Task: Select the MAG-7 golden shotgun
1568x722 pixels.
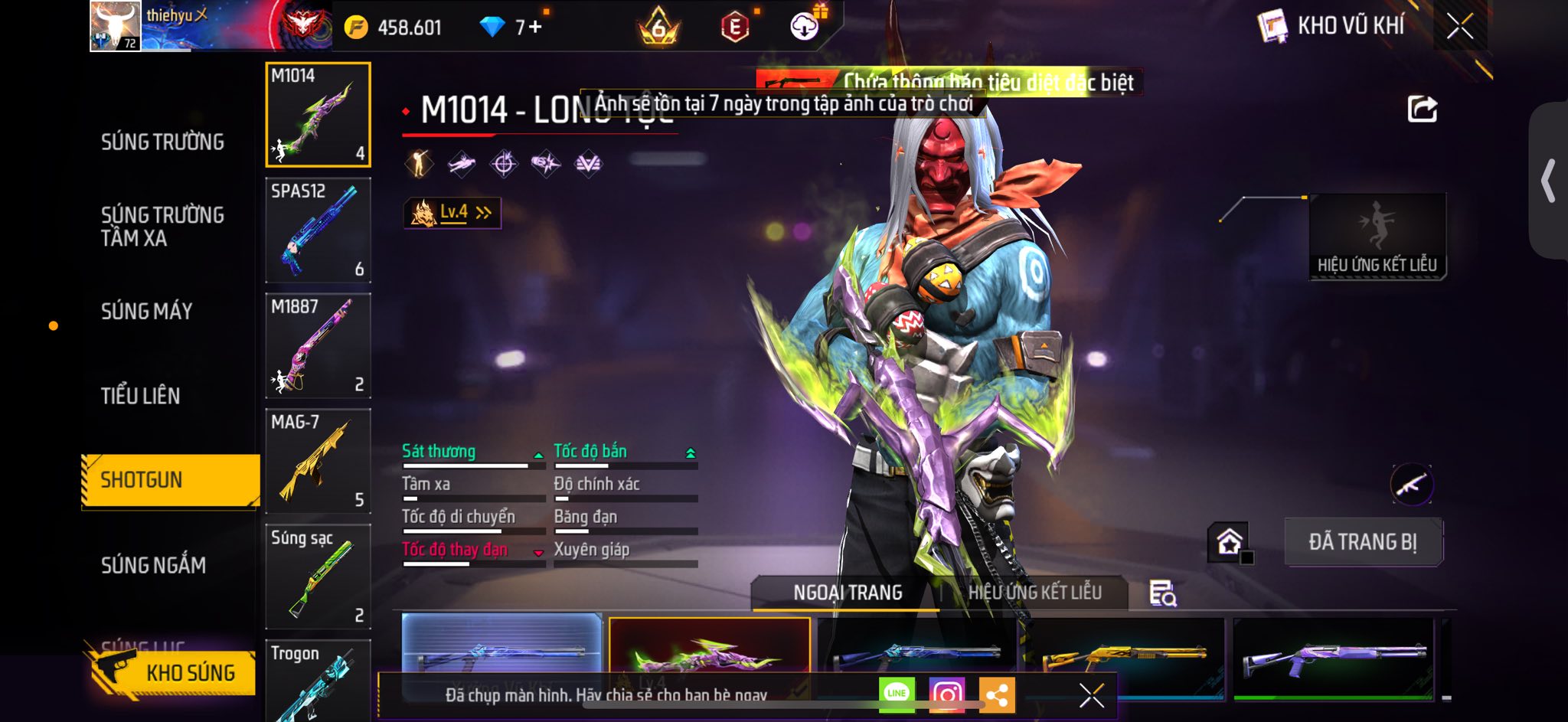Action: pos(318,461)
